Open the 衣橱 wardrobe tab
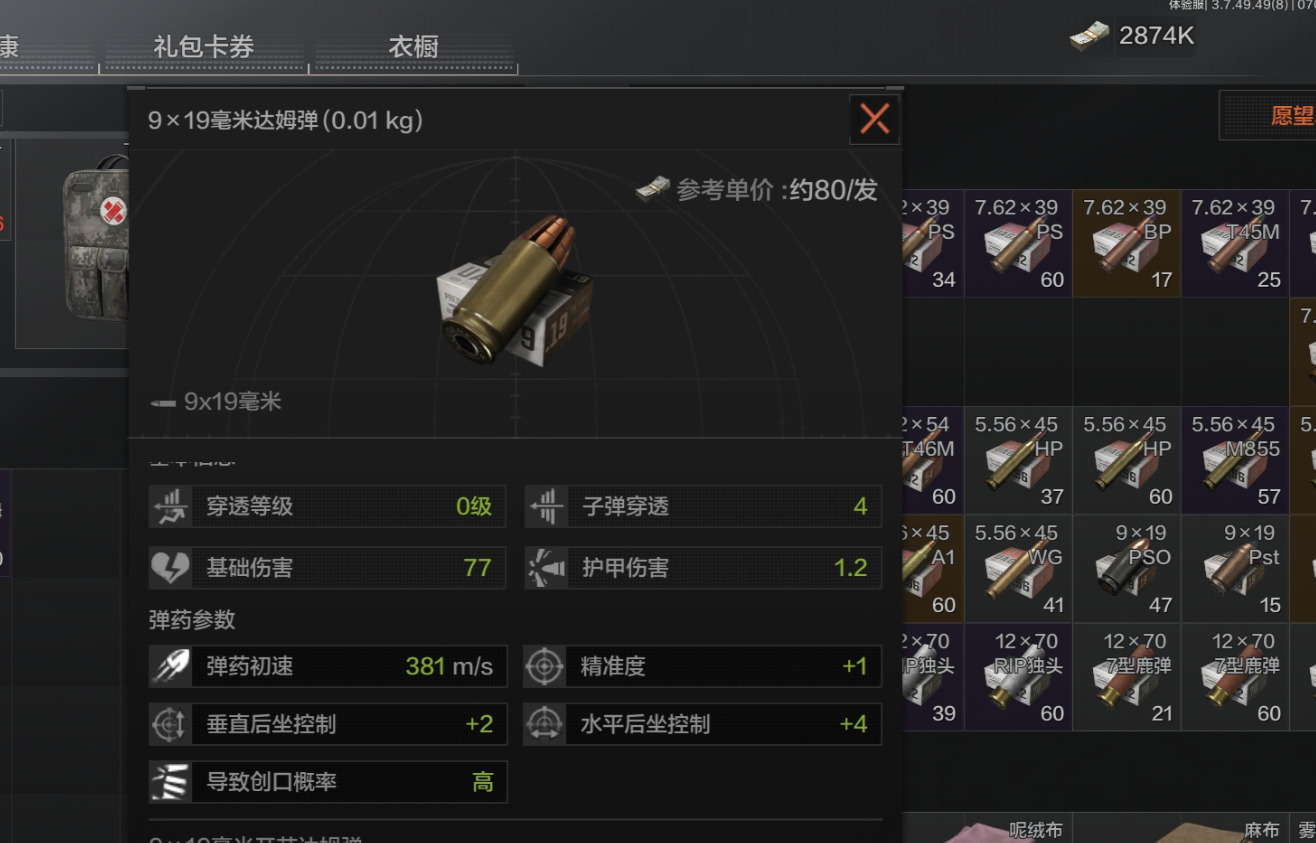This screenshot has height=843, width=1316. point(413,47)
